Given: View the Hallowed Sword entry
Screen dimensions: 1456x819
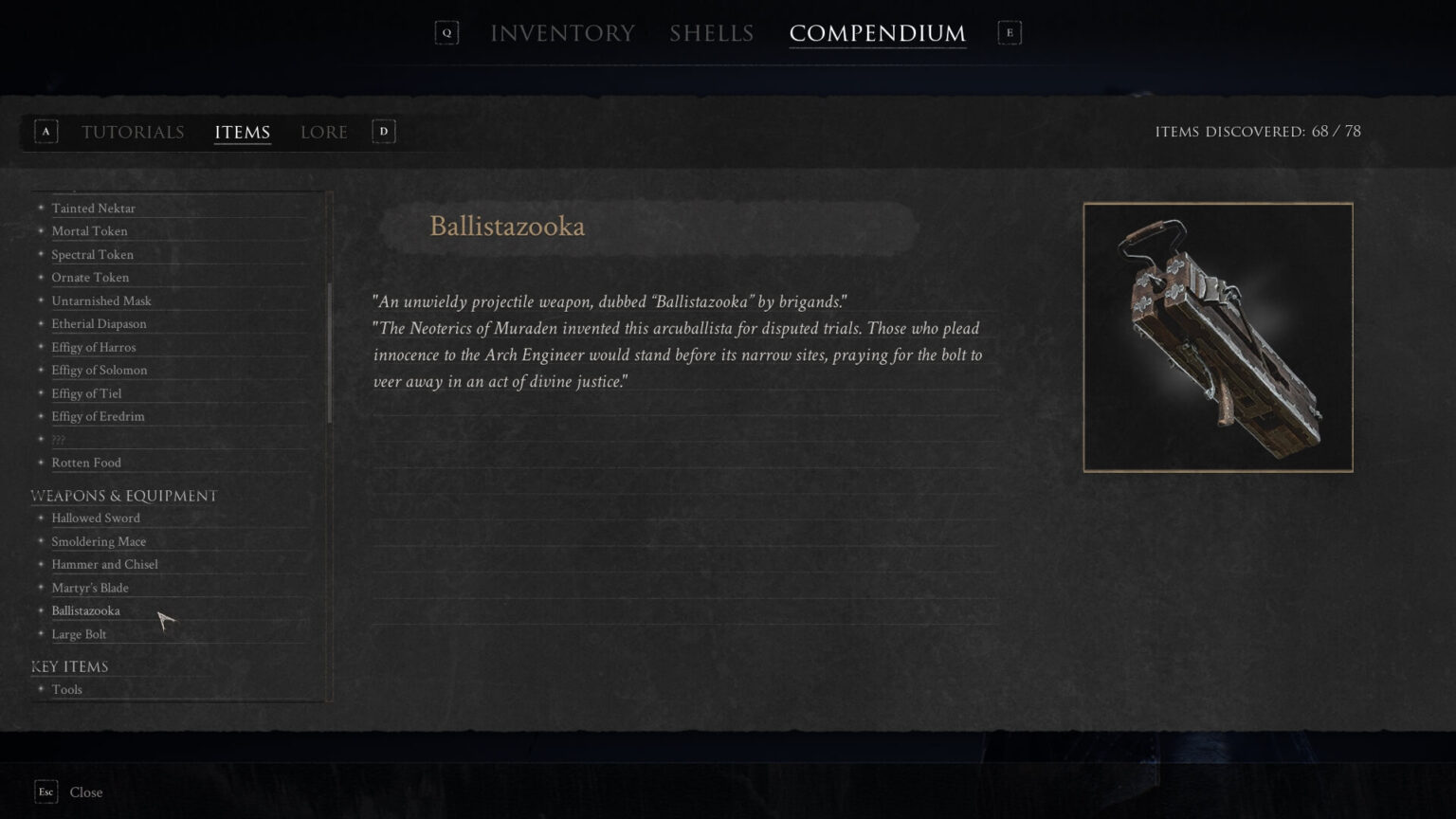Looking at the screenshot, I should (96, 519).
